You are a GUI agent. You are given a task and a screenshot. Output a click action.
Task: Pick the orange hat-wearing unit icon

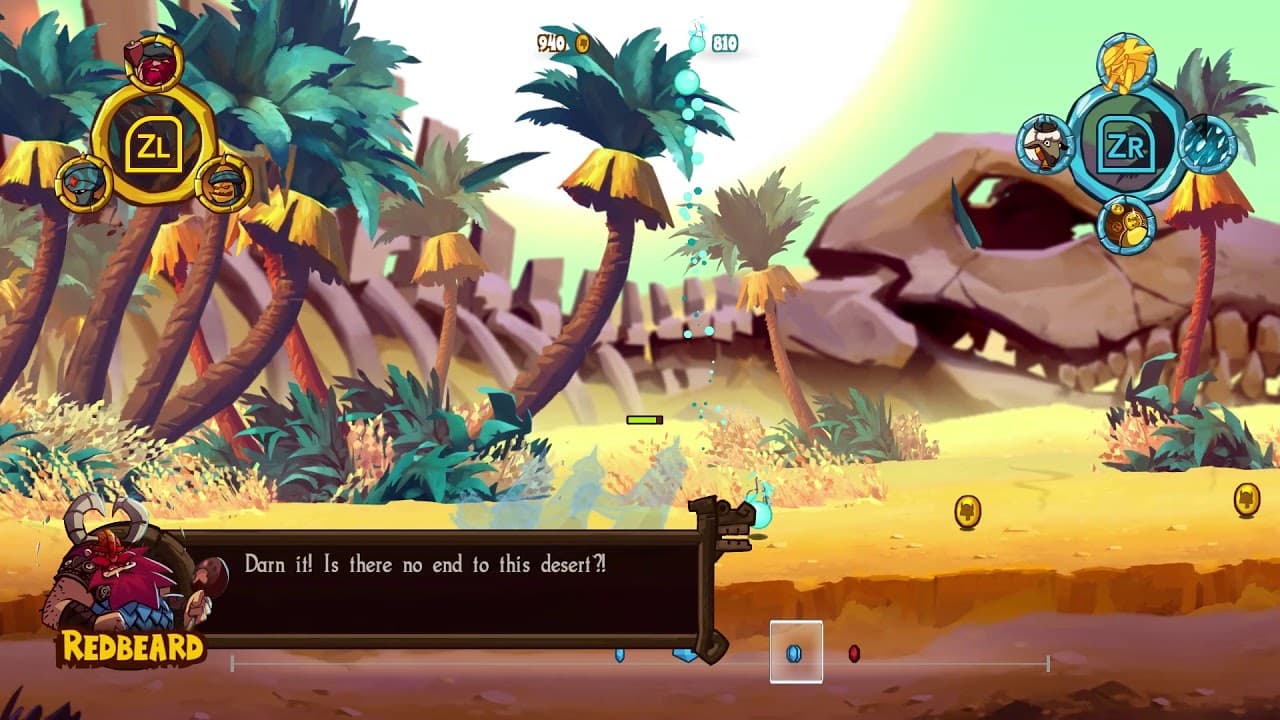223,184
